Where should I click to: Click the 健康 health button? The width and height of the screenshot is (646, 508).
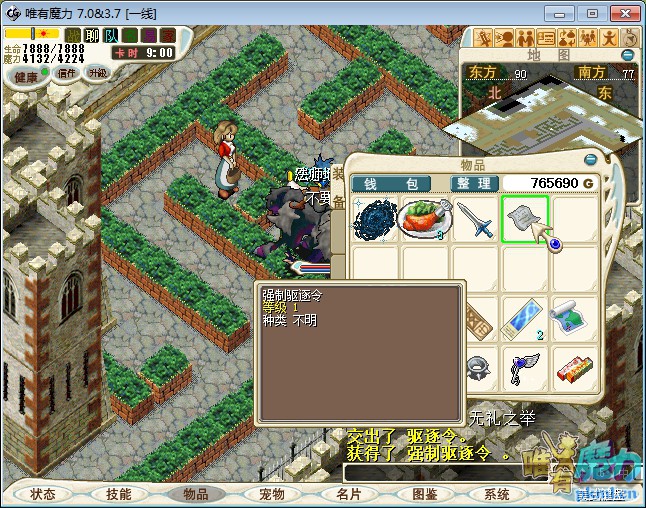pos(25,77)
